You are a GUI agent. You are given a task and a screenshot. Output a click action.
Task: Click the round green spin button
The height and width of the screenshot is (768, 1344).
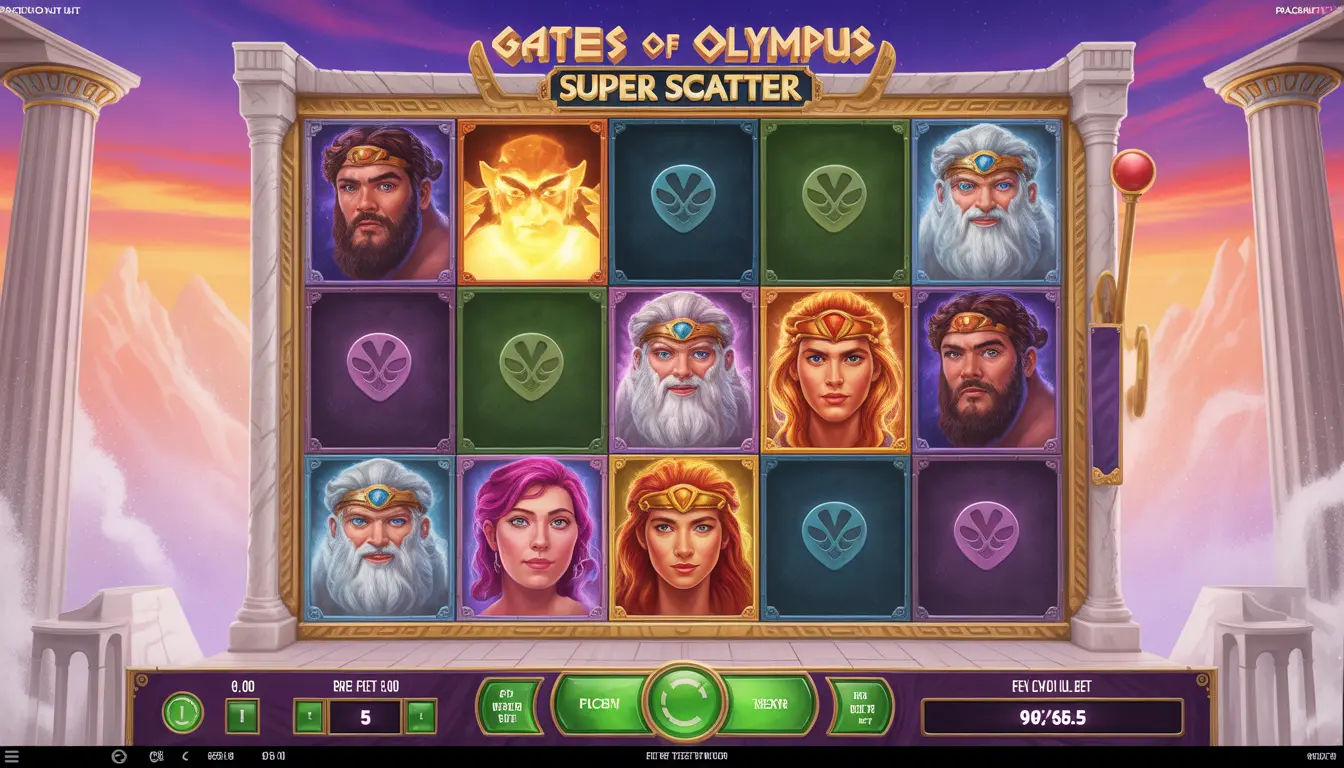(685, 703)
